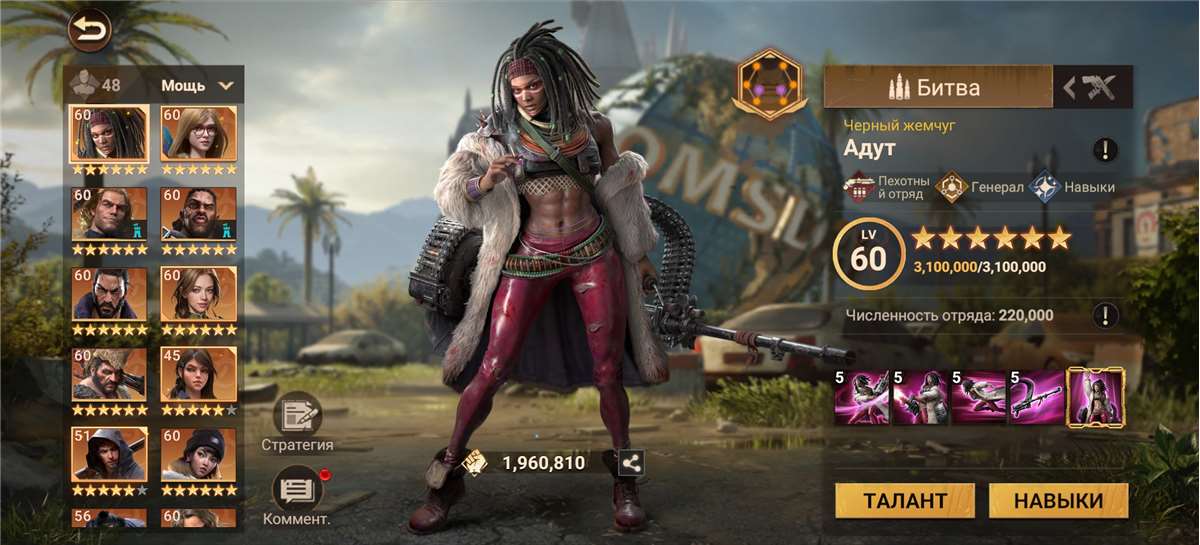Show info for Численность отряда

click(x=1105, y=315)
